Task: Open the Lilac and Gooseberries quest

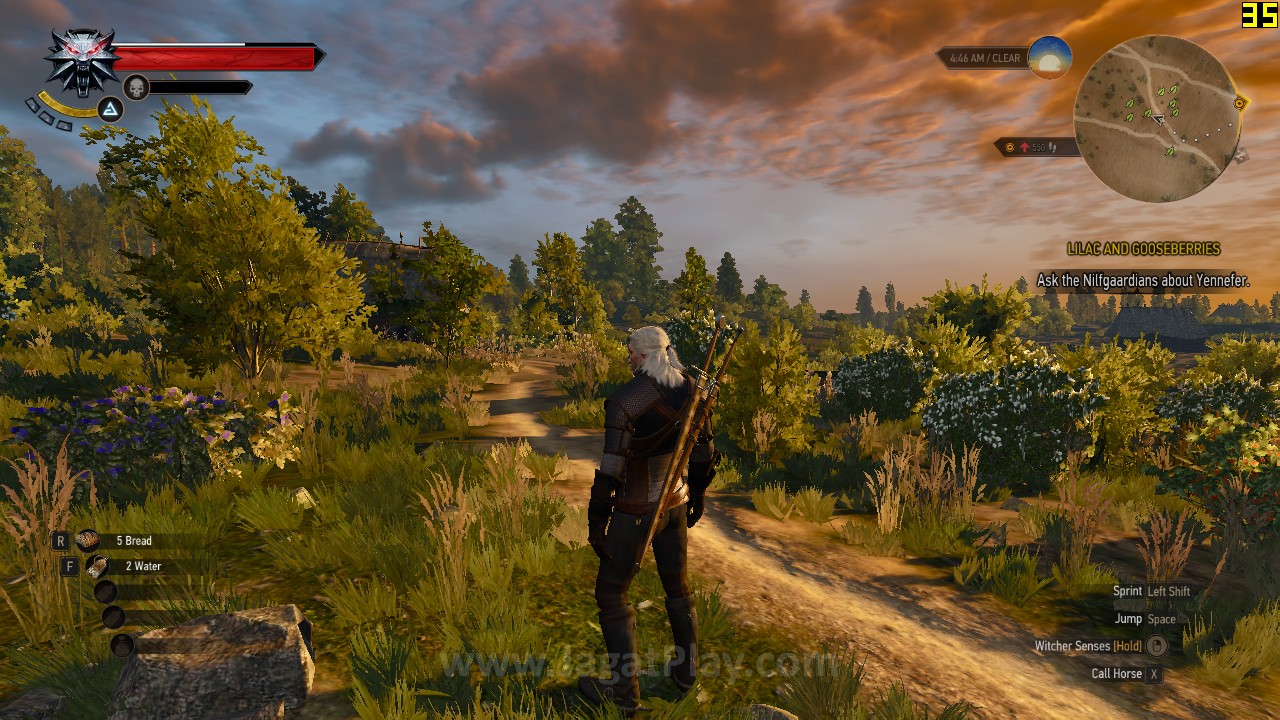Action: coord(1143,249)
